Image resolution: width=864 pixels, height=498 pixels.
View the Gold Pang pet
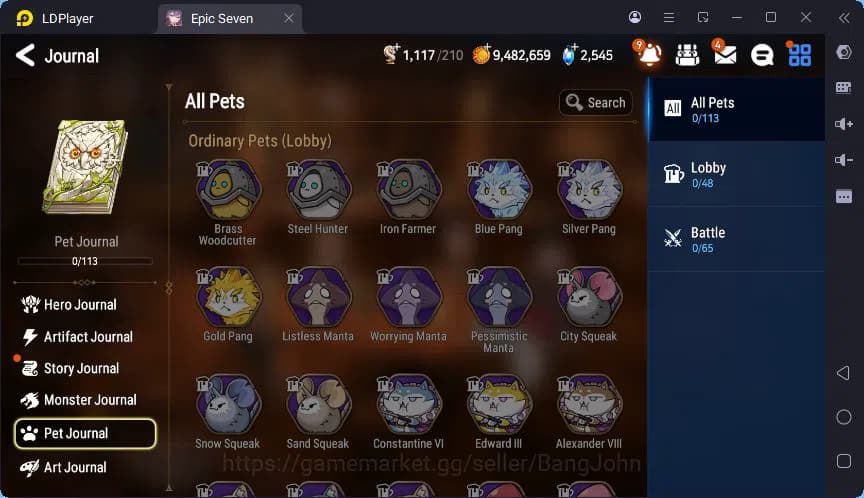click(x=228, y=297)
